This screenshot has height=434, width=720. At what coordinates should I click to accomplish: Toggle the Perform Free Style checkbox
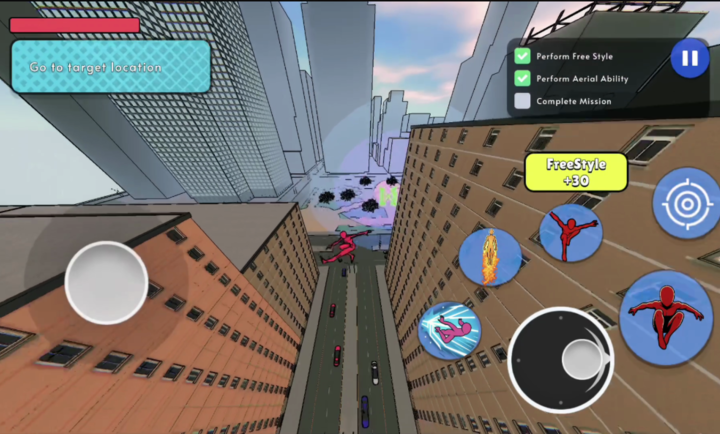[x=522, y=56]
